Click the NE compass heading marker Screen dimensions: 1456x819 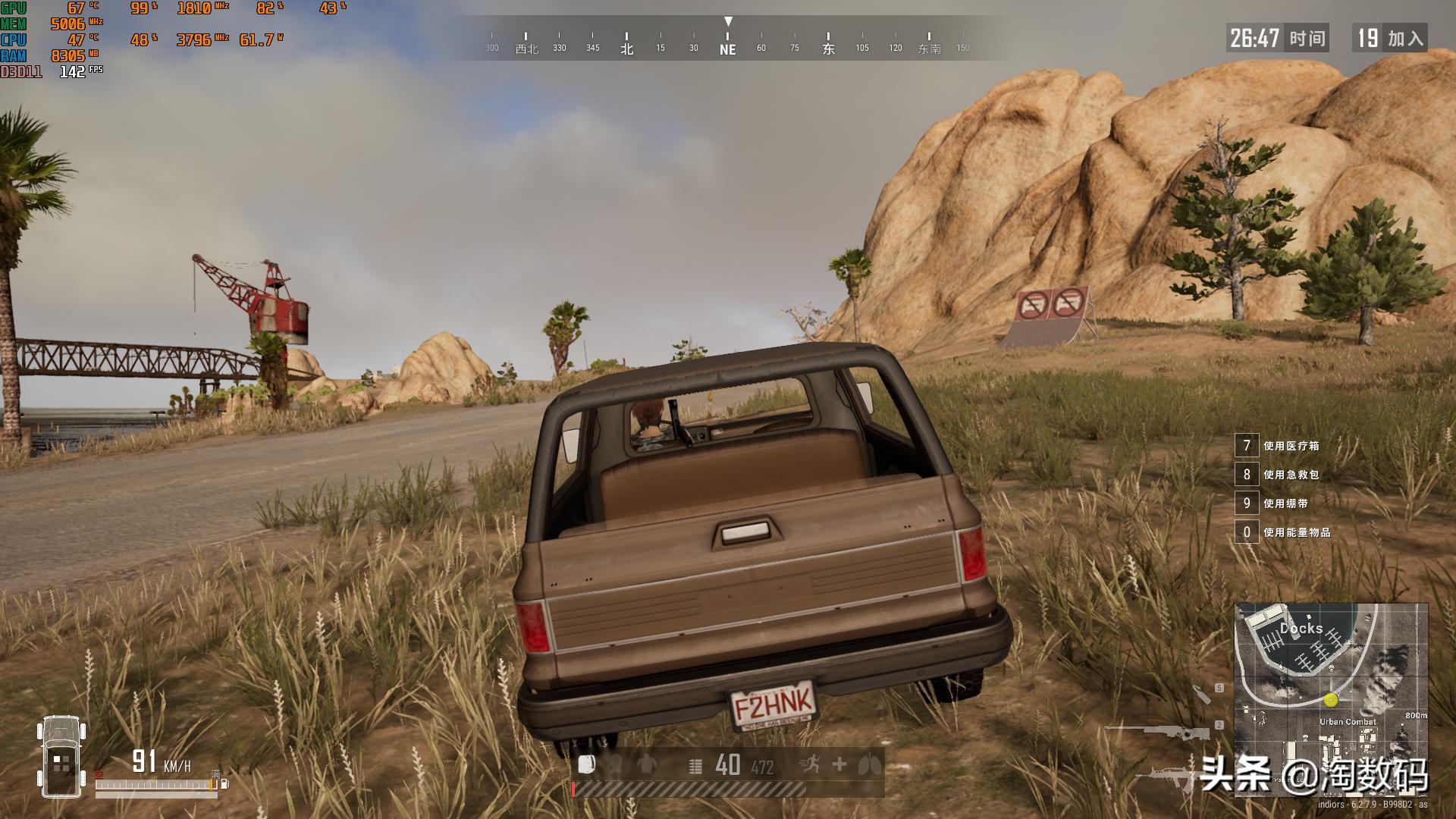728,49
